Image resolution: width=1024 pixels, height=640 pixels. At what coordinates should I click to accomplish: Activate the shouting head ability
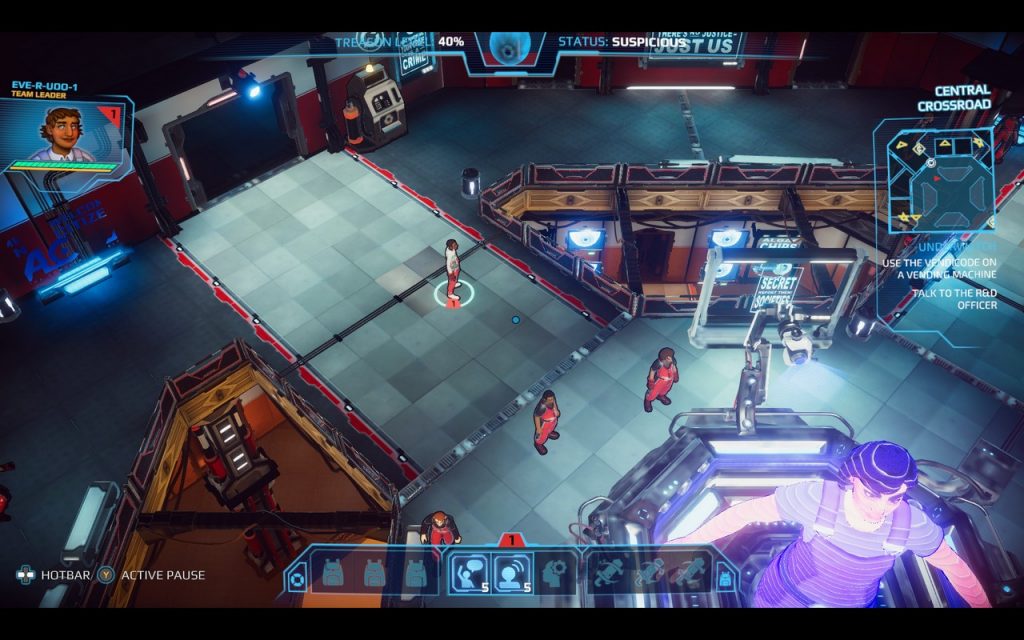(x=509, y=574)
